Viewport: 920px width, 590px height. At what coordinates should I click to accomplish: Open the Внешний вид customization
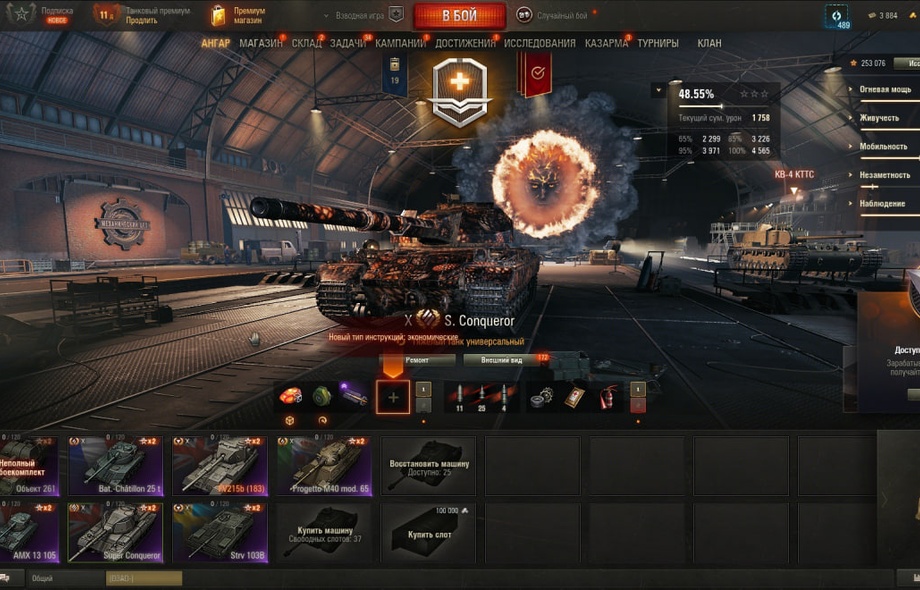[501, 360]
